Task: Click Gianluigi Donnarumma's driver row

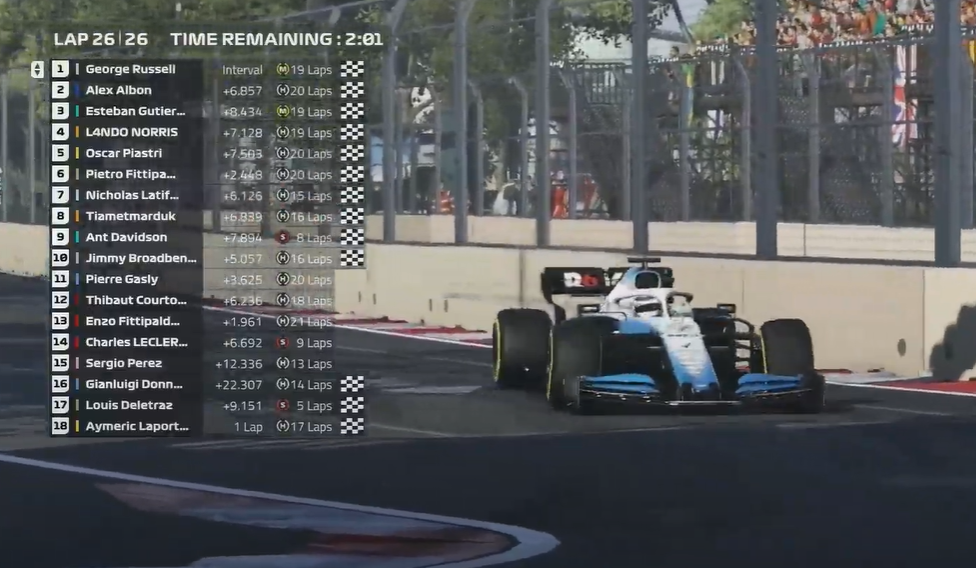Action: (136, 384)
